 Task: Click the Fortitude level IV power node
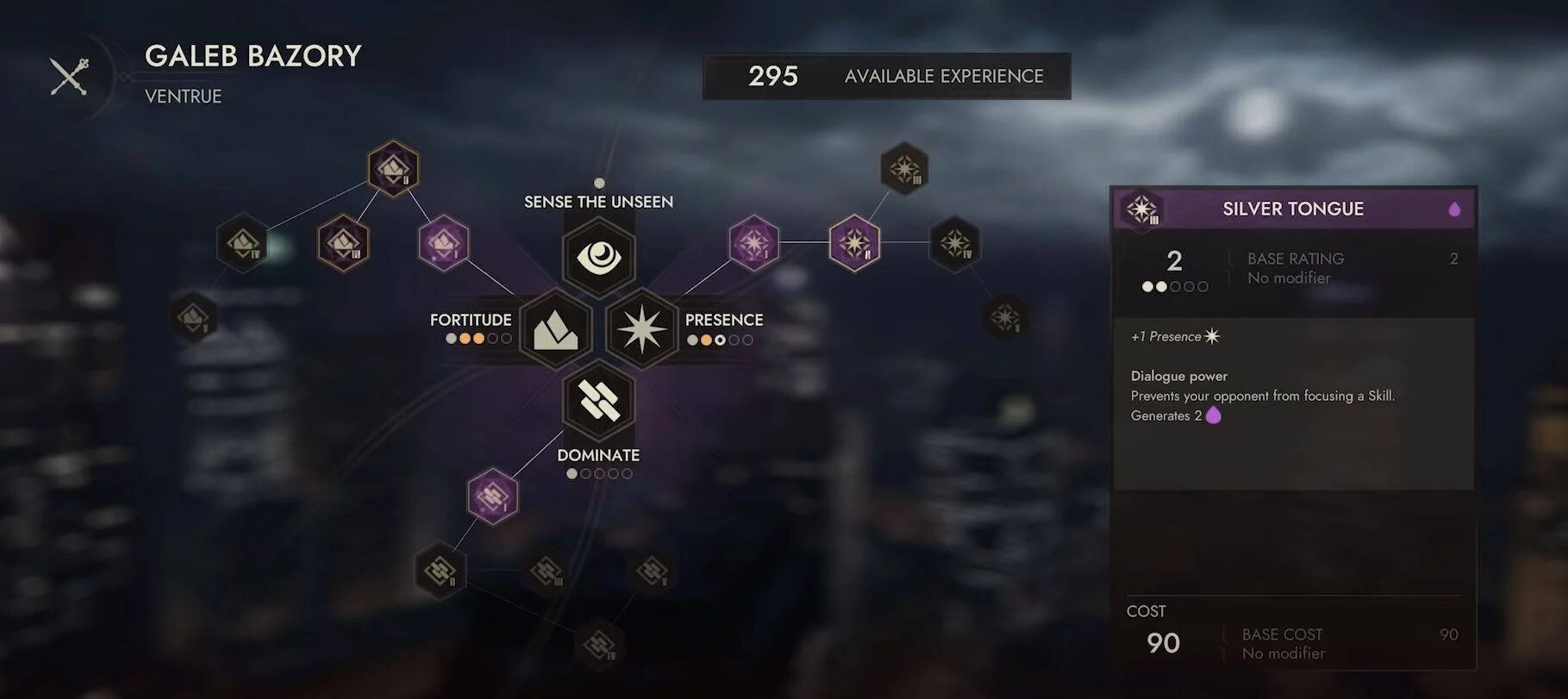(x=242, y=243)
